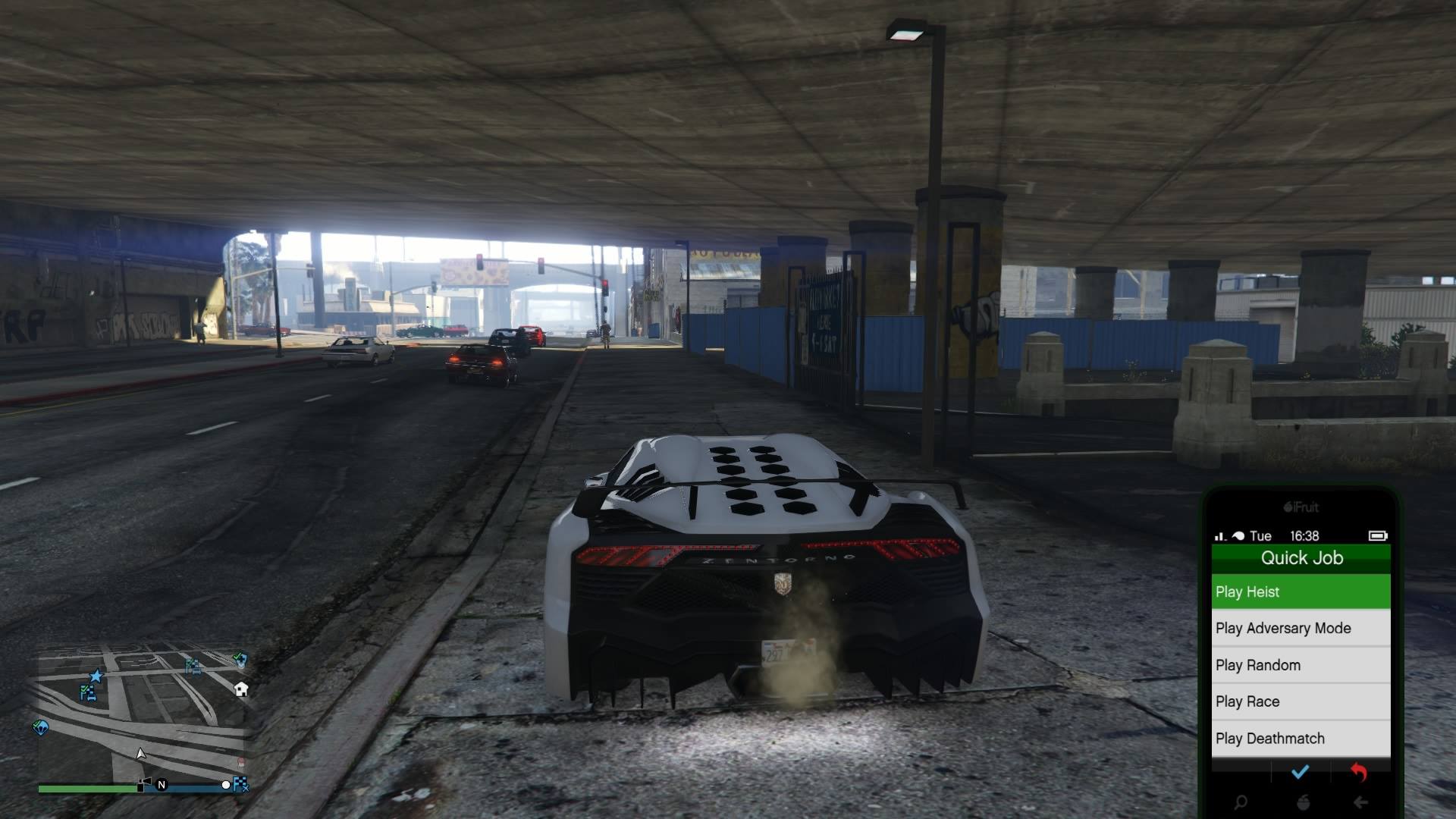
Task: Select the blue star mission icon on the minimap
Action: pos(96,676)
